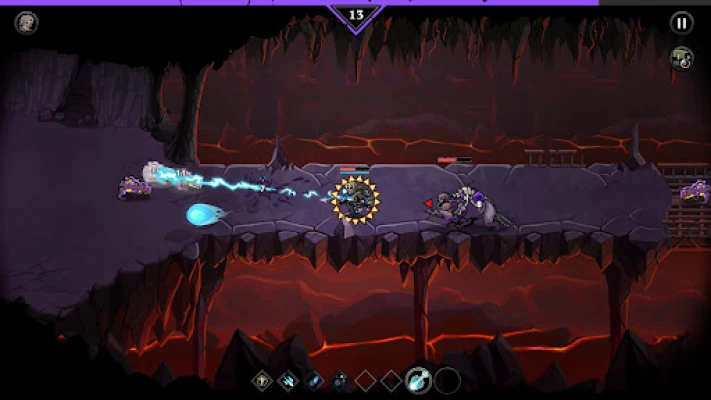Tap the round green creature icon below pause

681,58
